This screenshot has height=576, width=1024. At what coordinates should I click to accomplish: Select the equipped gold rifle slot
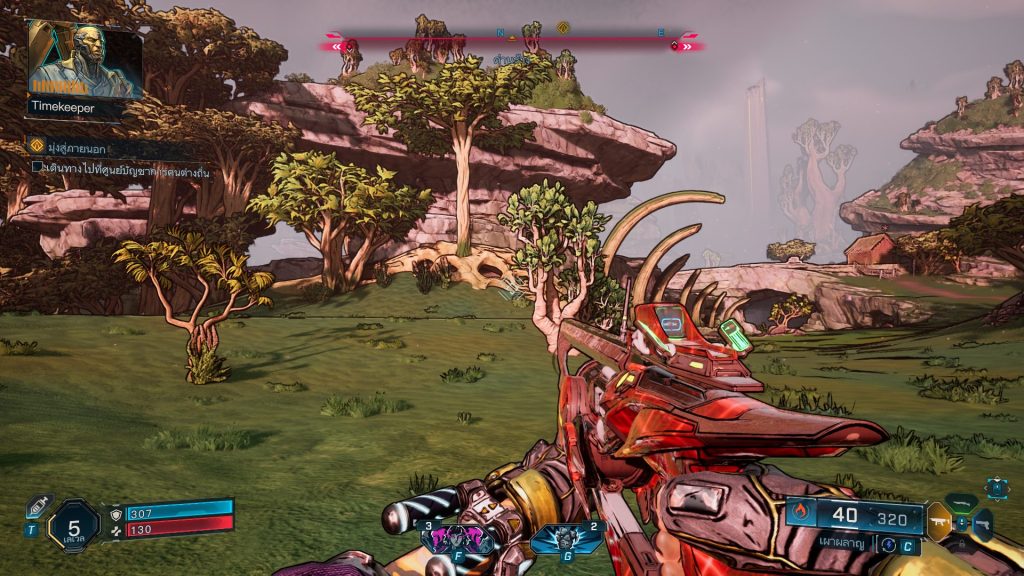pos(939,520)
